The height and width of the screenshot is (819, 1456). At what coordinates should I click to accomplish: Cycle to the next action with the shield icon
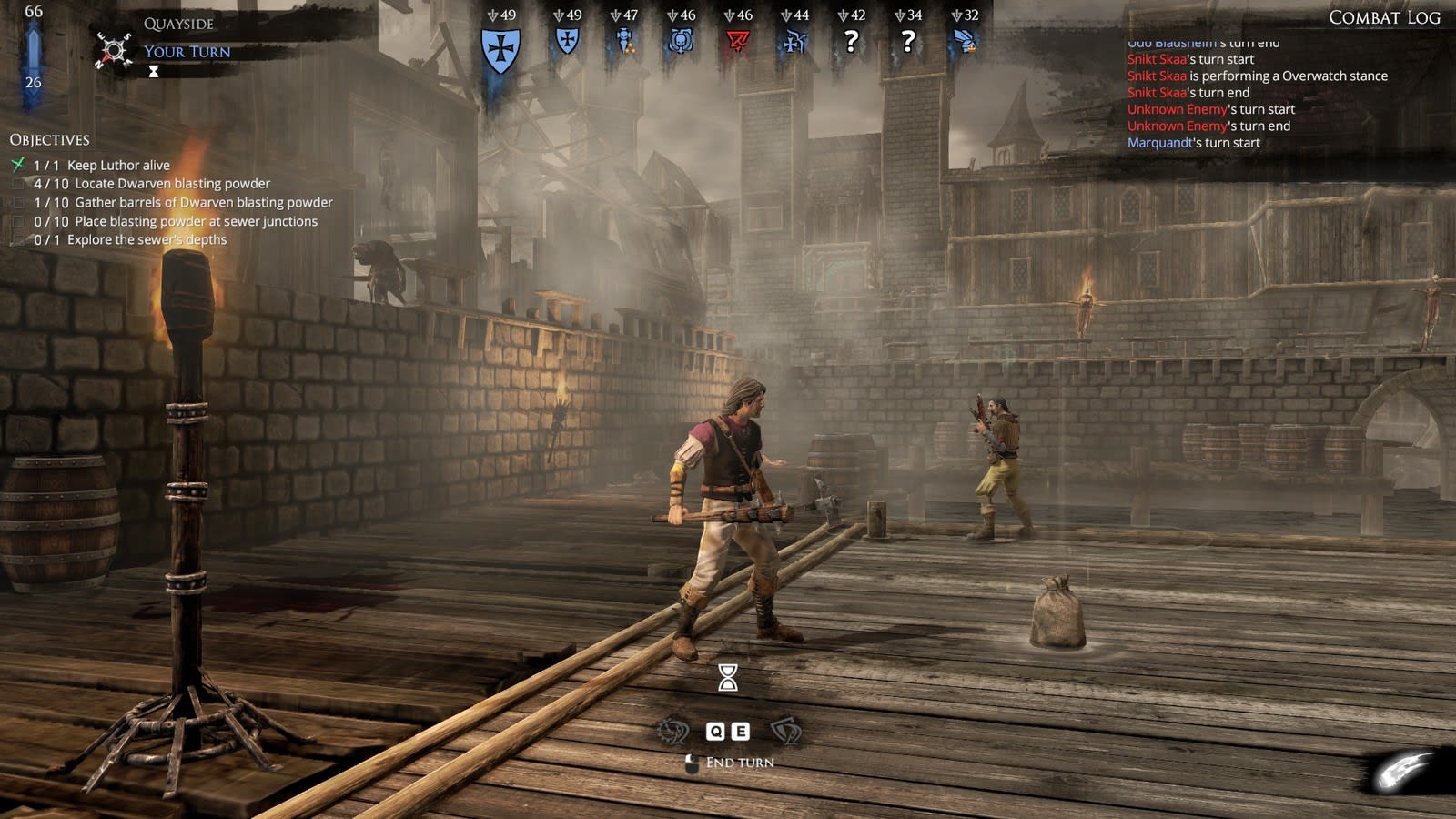785,731
